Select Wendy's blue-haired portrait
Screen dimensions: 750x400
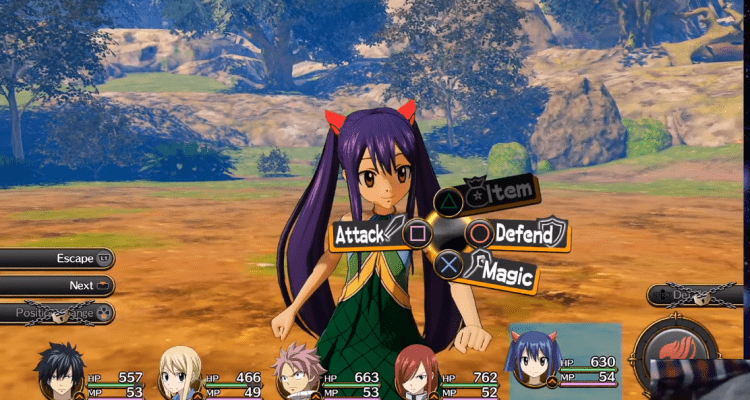pyautogui.click(x=533, y=362)
